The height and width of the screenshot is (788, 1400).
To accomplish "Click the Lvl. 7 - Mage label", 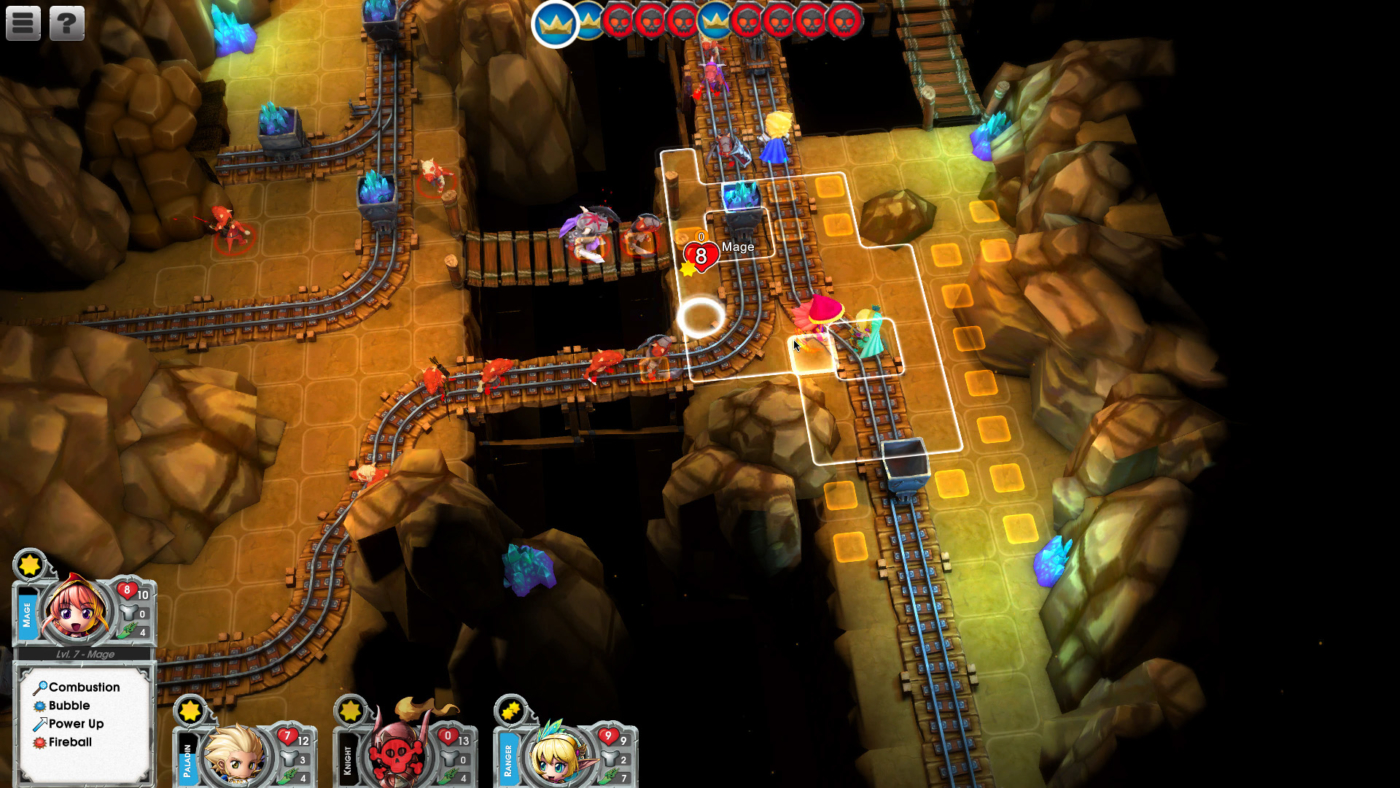I will (86, 654).
